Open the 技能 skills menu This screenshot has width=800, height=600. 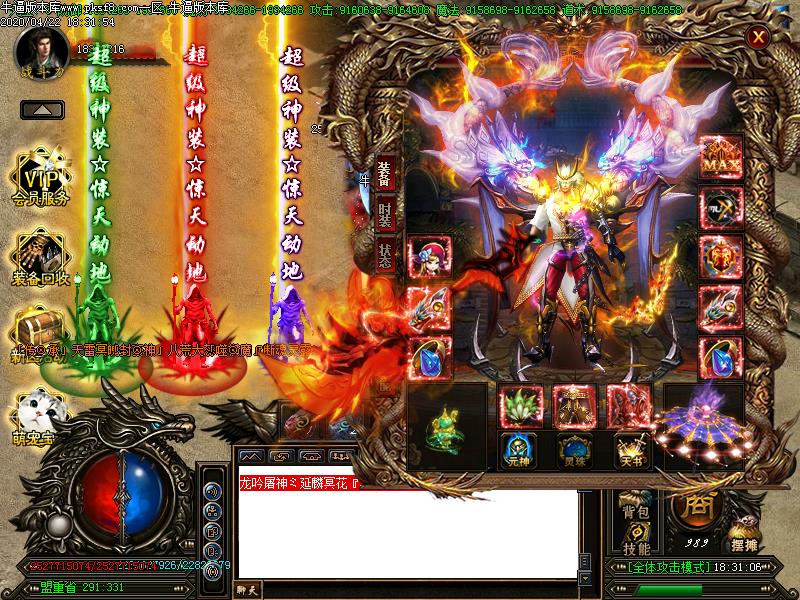(x=635, y=548)
